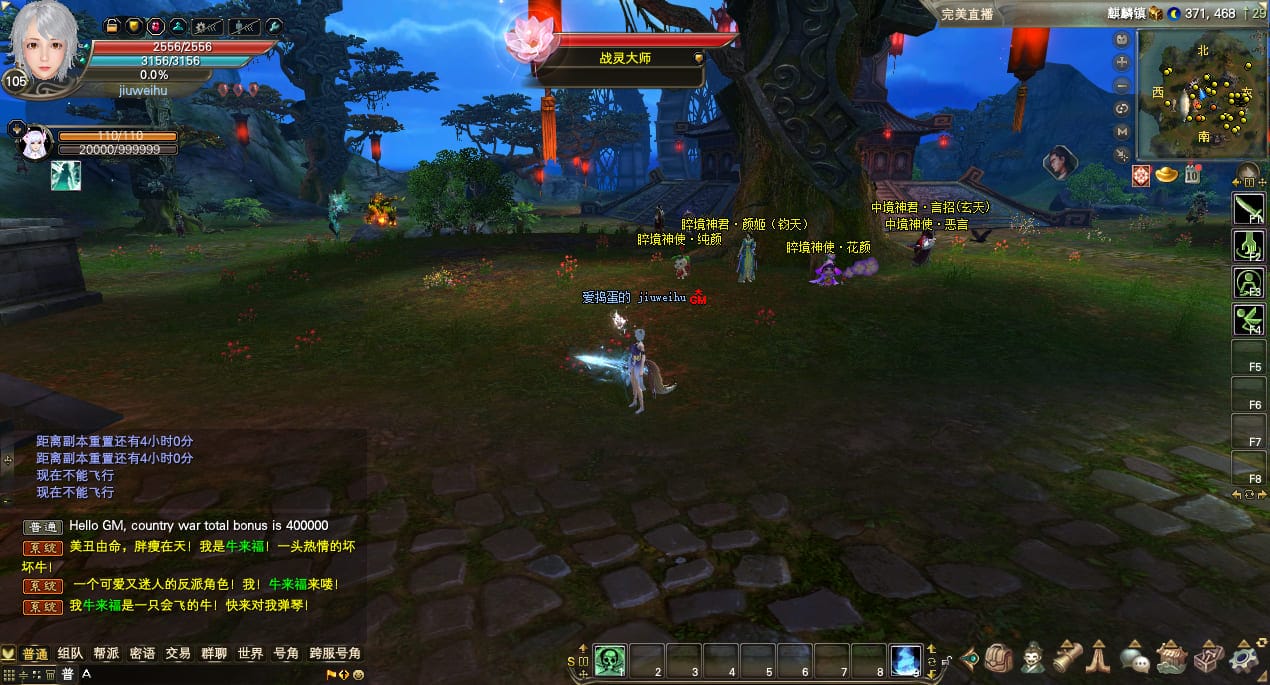The width and height of the screenshot is (1270, 685).
Task: Click the padlock icon above the health bar
Action: click(x=111, y=25)
